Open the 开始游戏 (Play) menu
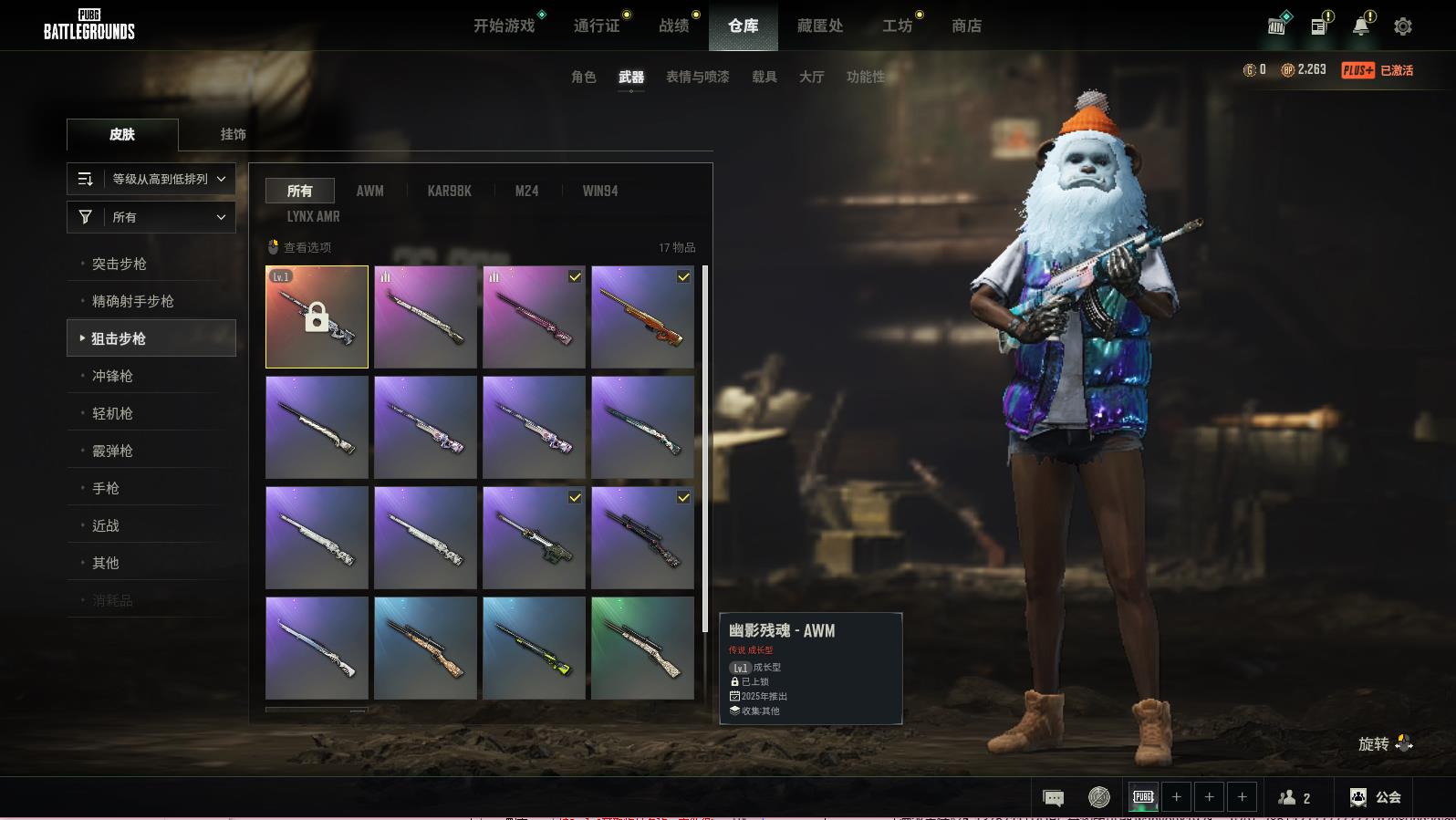 [x=504, y=26]
